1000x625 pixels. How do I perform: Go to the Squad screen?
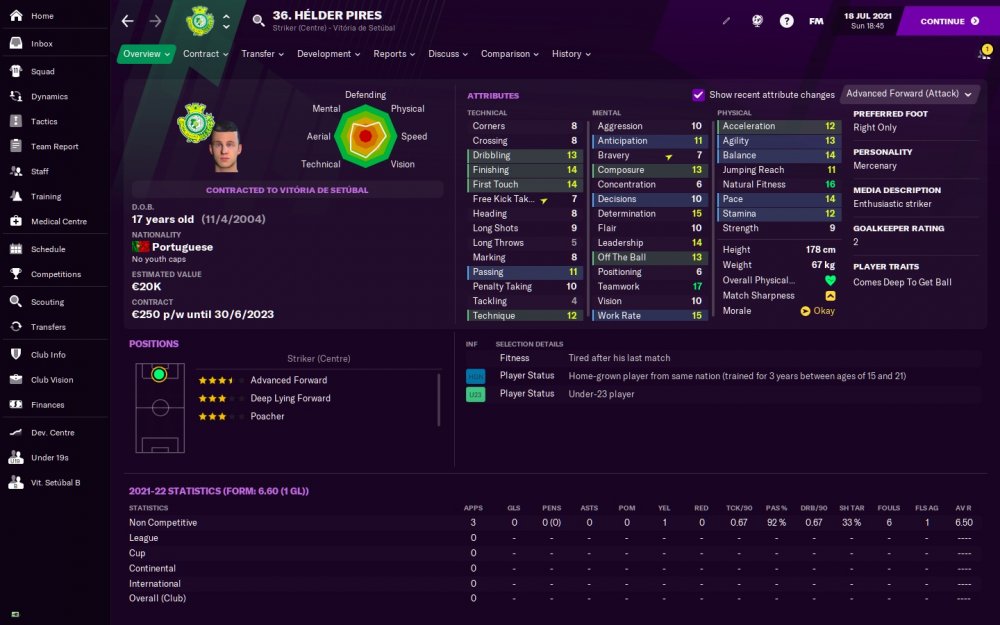click(x=42, y=72)
